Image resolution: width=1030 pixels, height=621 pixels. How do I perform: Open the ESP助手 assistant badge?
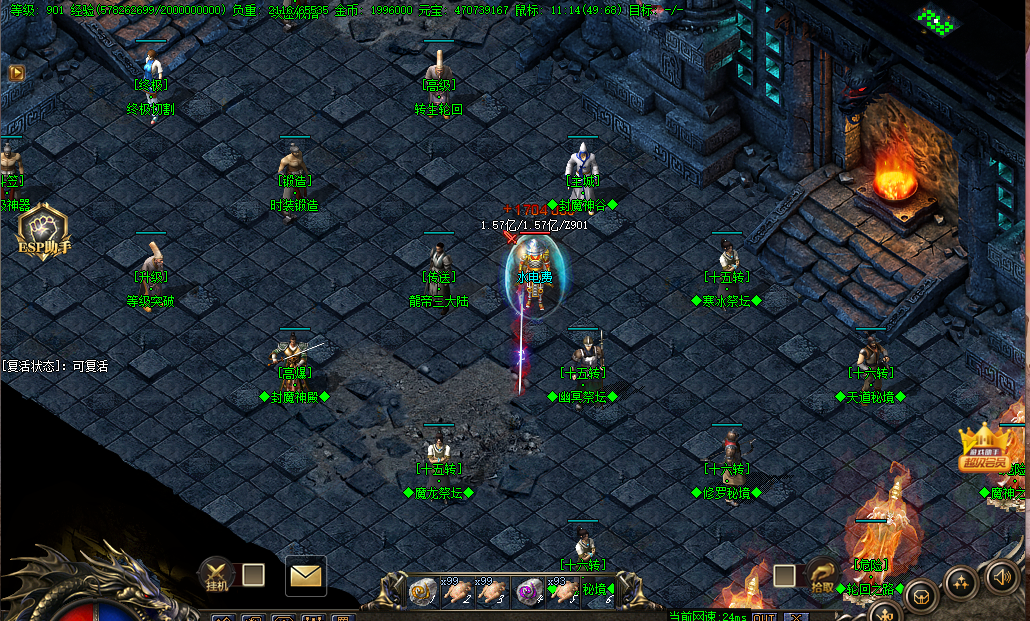43,233
